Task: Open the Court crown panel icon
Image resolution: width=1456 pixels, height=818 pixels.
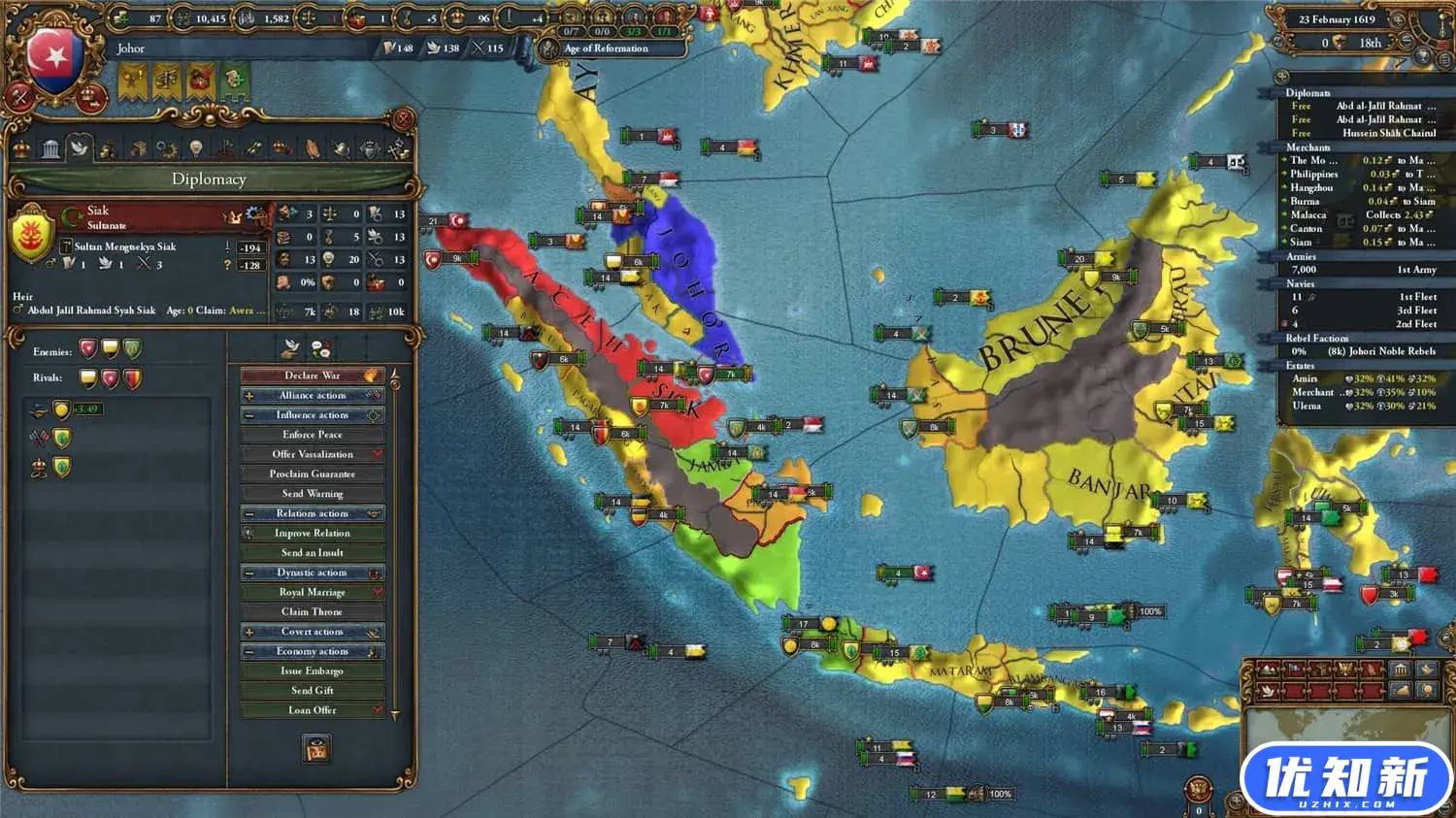Action: click(x=21, y=147)
